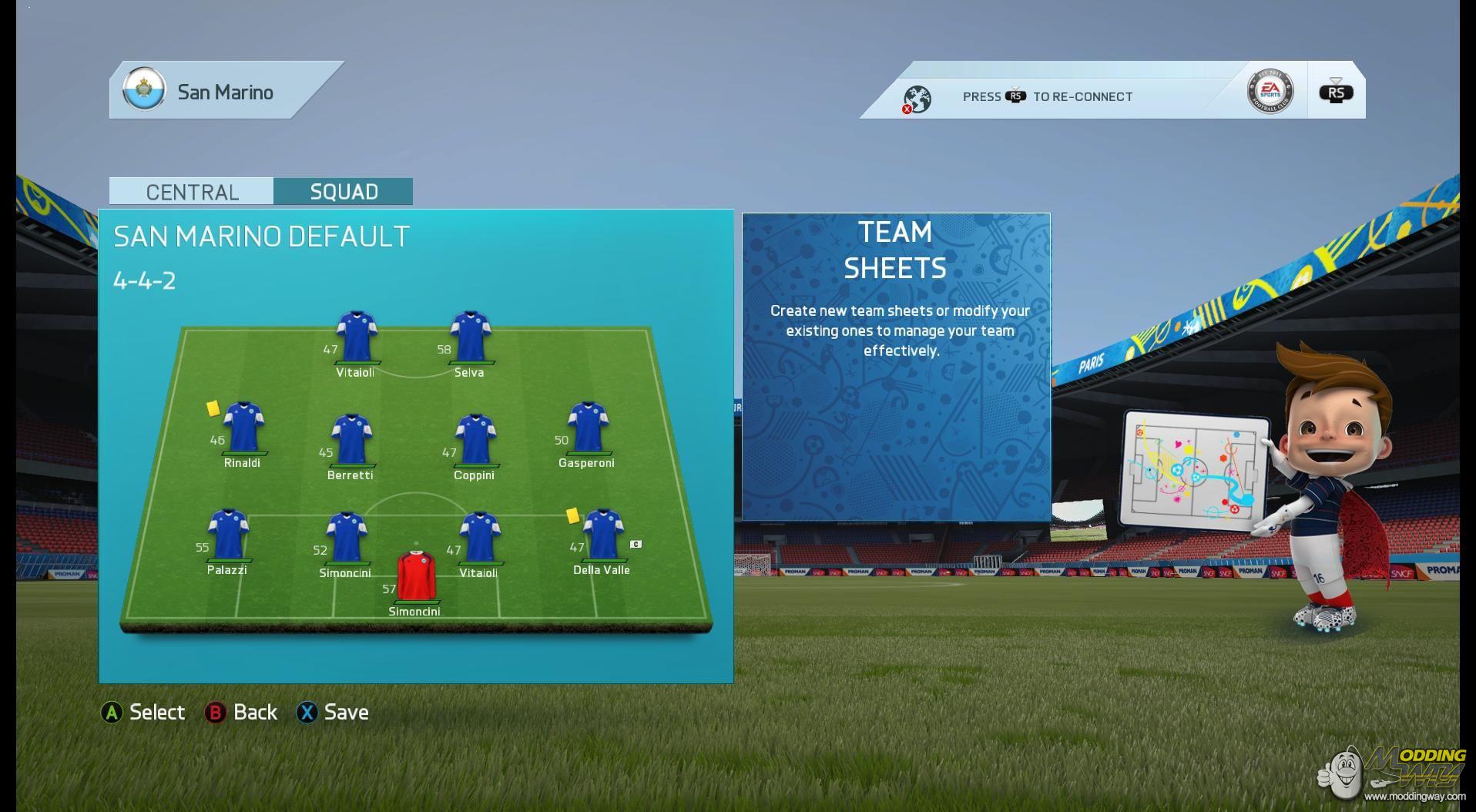
Task: Visit the moddingway.com watermark link
Action: [x=1414, y=797]
